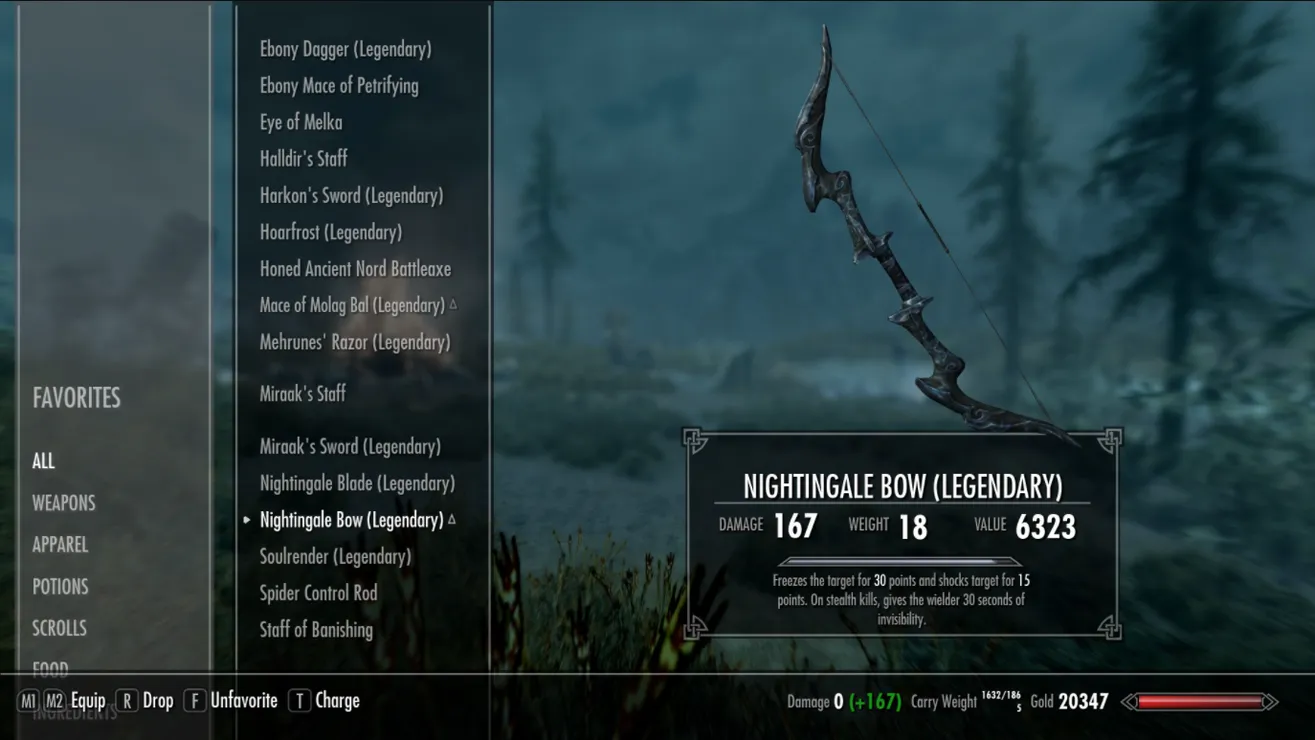Pick Nightingale Blade (Legendary)

pos(357,484)
